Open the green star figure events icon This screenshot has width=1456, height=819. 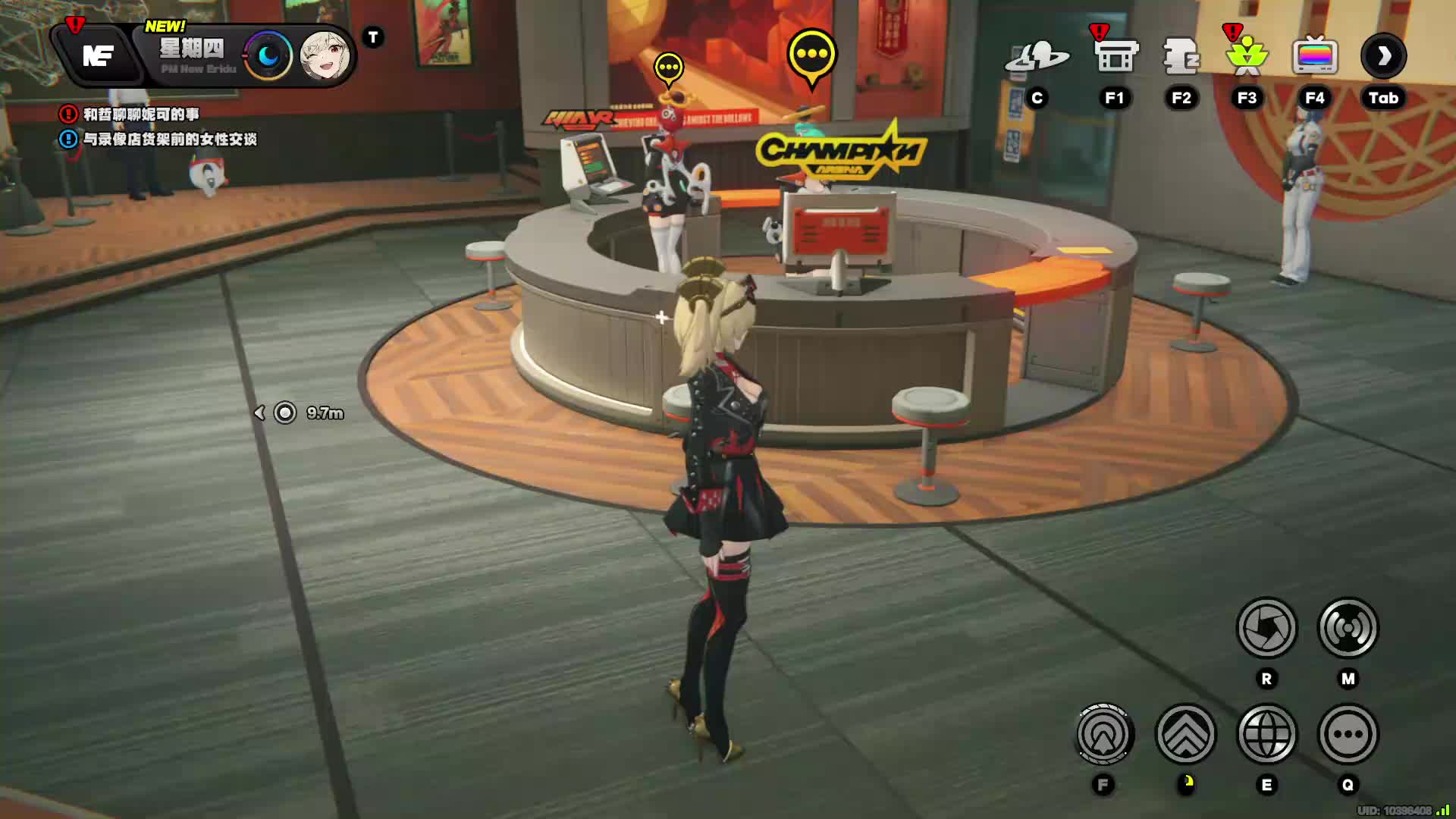point(1247,58)
